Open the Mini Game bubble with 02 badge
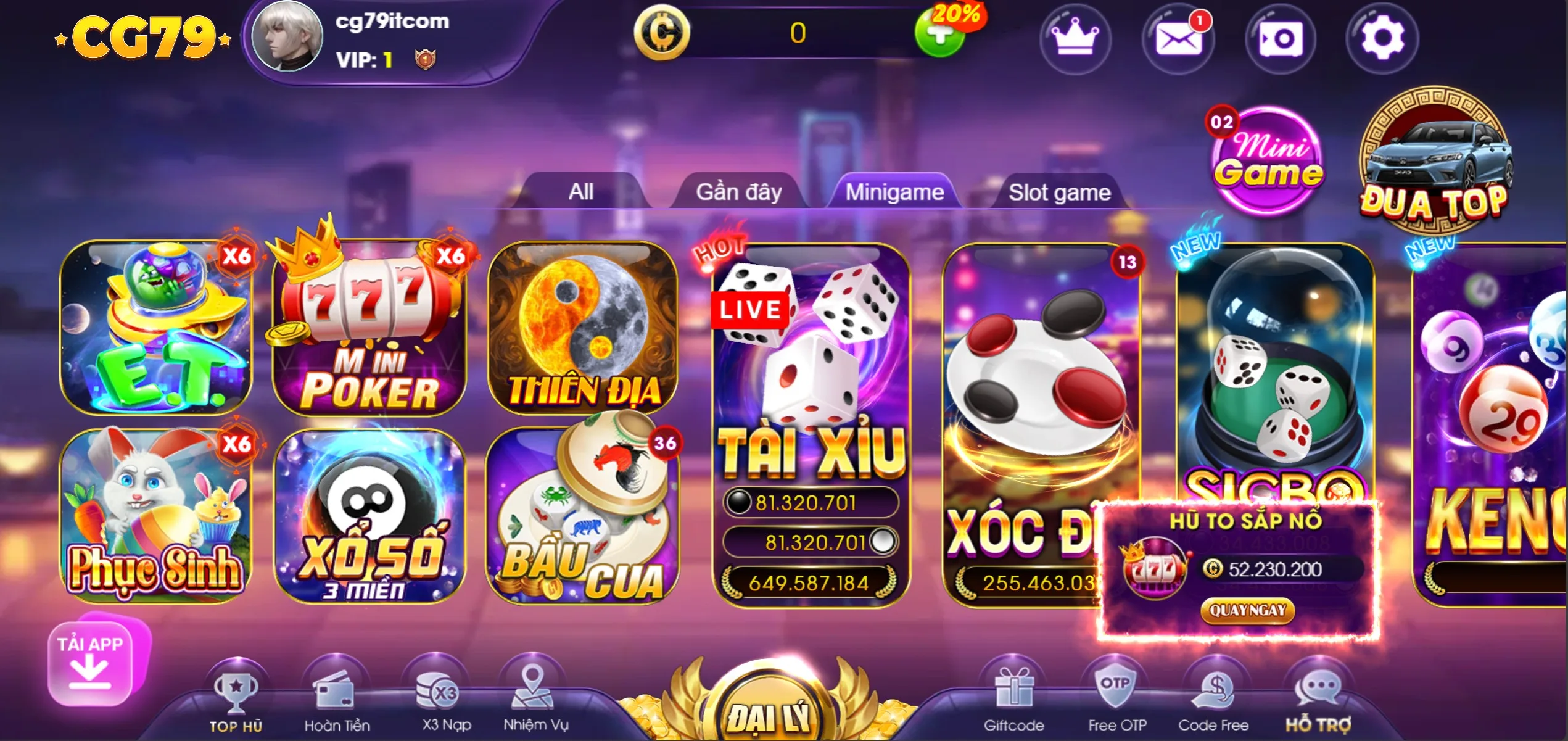The width and height of the screenshot is (1568, 741). [x=1268, y=160]
